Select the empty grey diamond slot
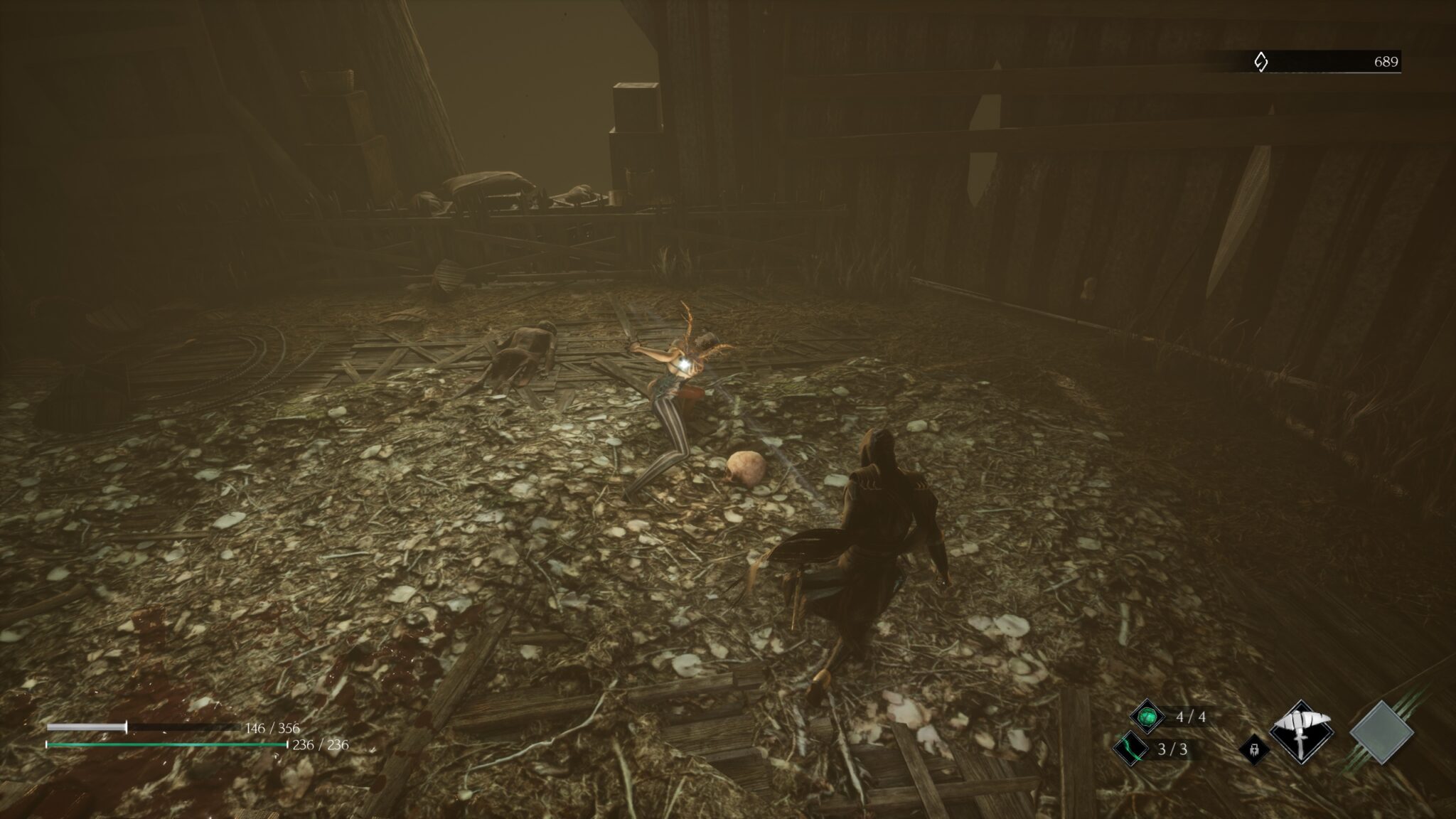 tap(1381, 732)
